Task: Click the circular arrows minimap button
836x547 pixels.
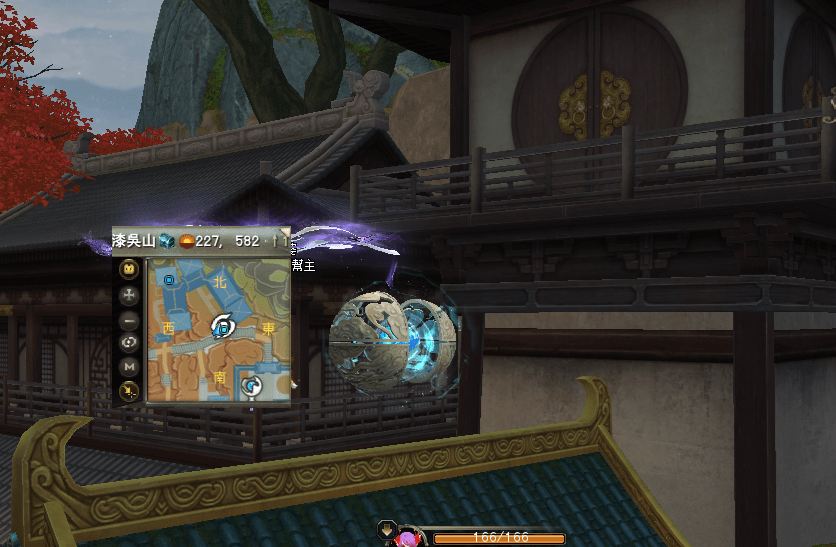Action: click(x=129, y=343)
